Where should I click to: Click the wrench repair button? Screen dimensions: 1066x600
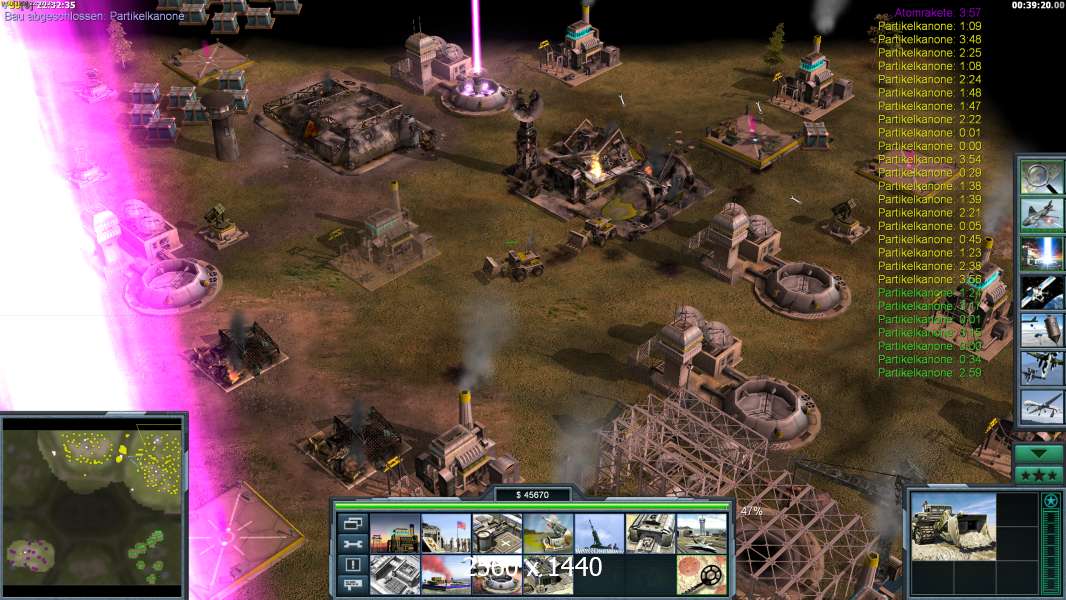352,544
